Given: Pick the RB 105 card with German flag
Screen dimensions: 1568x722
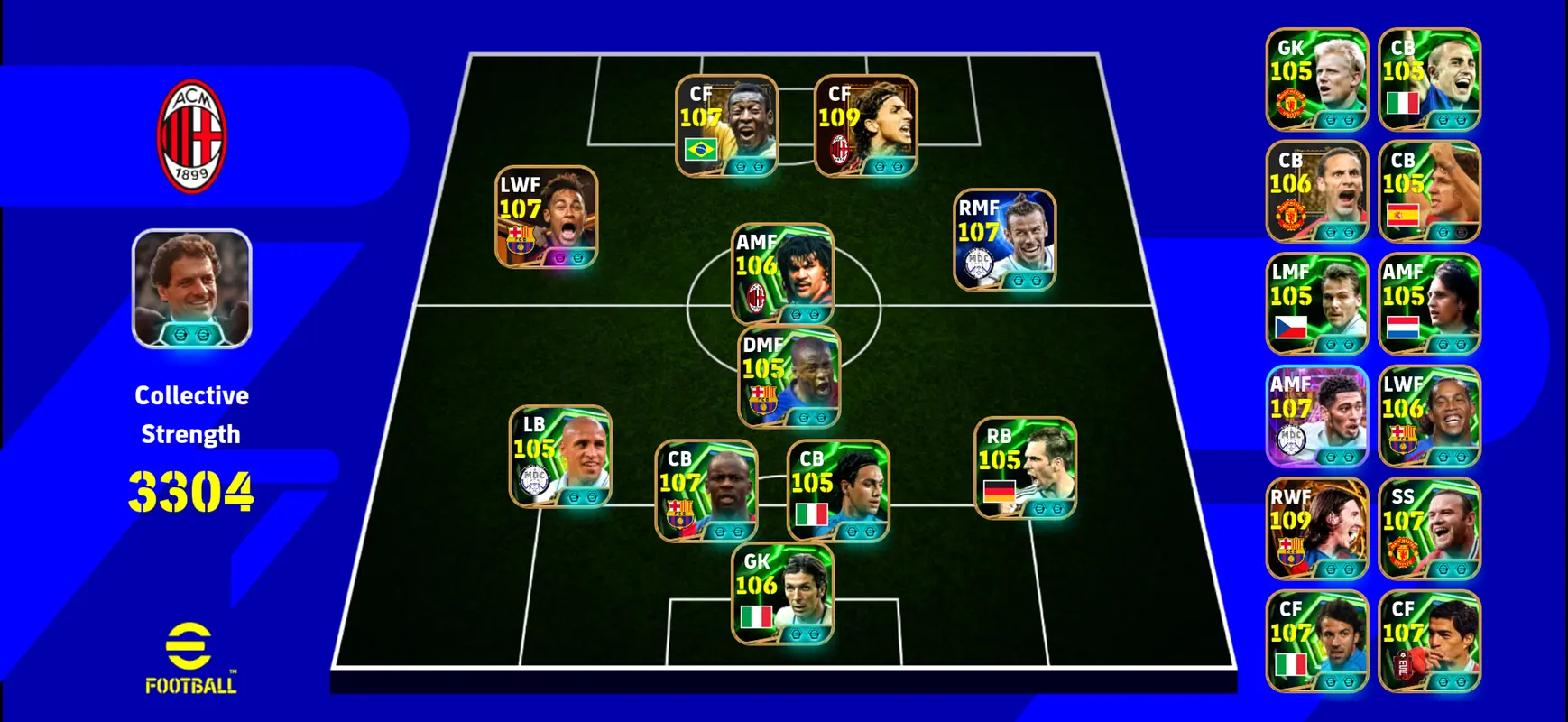Looking at the screenshot, I should pyautogui.click(x=1025, y=468).
